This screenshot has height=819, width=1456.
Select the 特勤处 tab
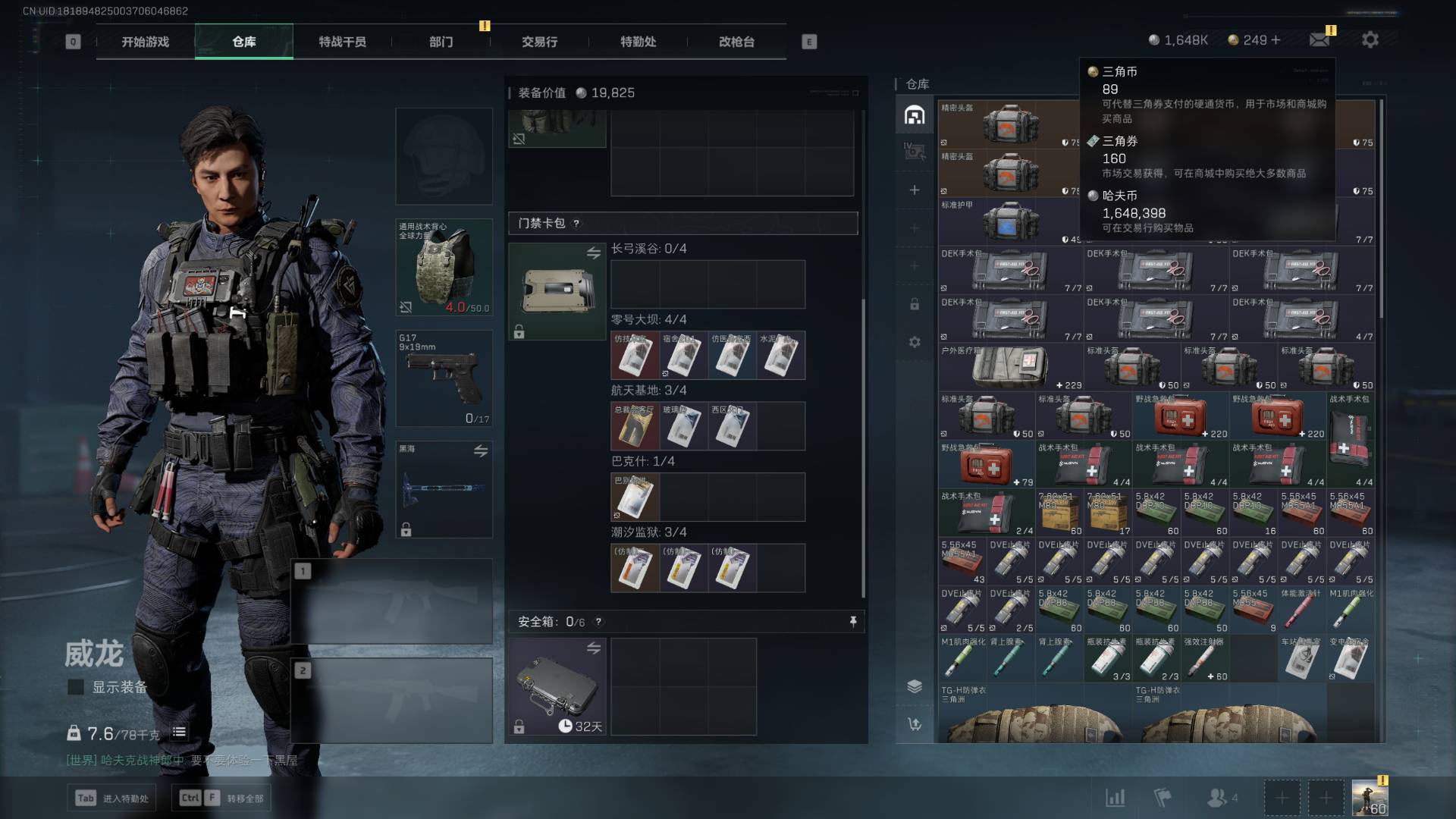[638, 42]
